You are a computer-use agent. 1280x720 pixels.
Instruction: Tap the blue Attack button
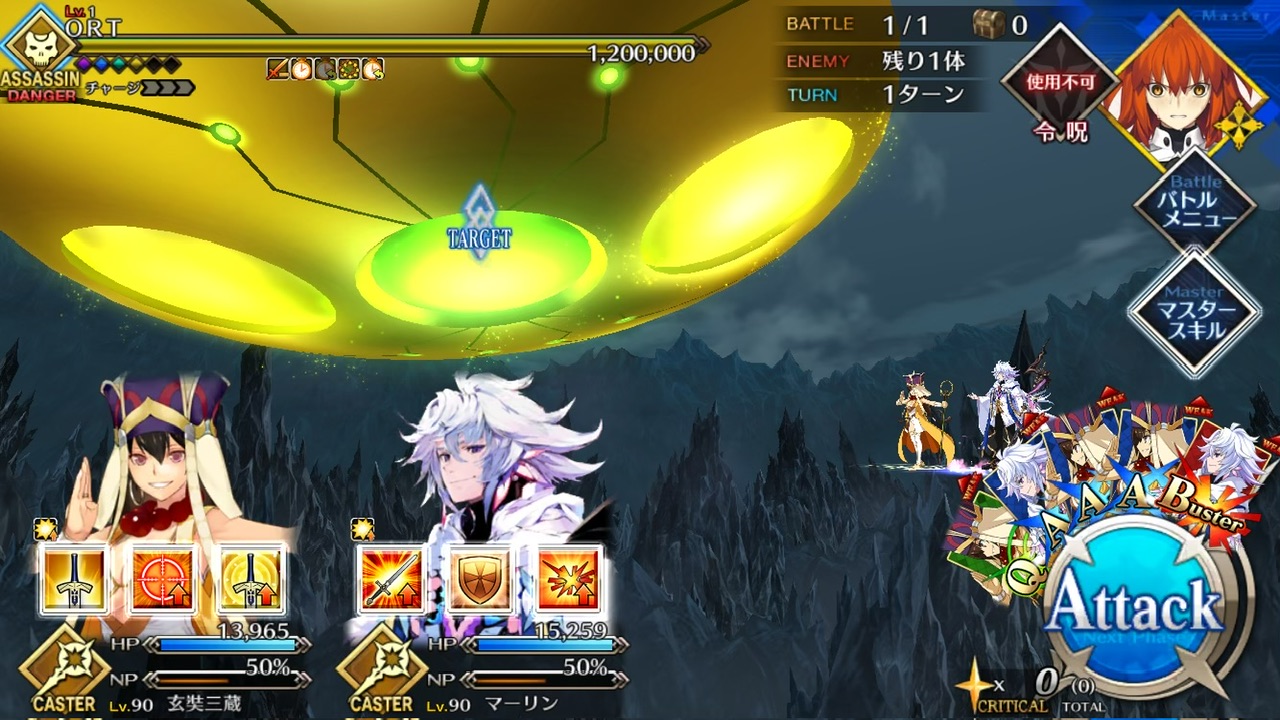click(x=1138, y=606)
